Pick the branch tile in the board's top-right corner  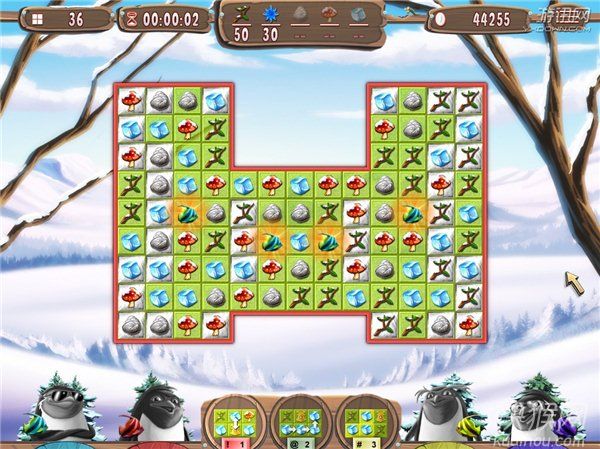[469, 100]
